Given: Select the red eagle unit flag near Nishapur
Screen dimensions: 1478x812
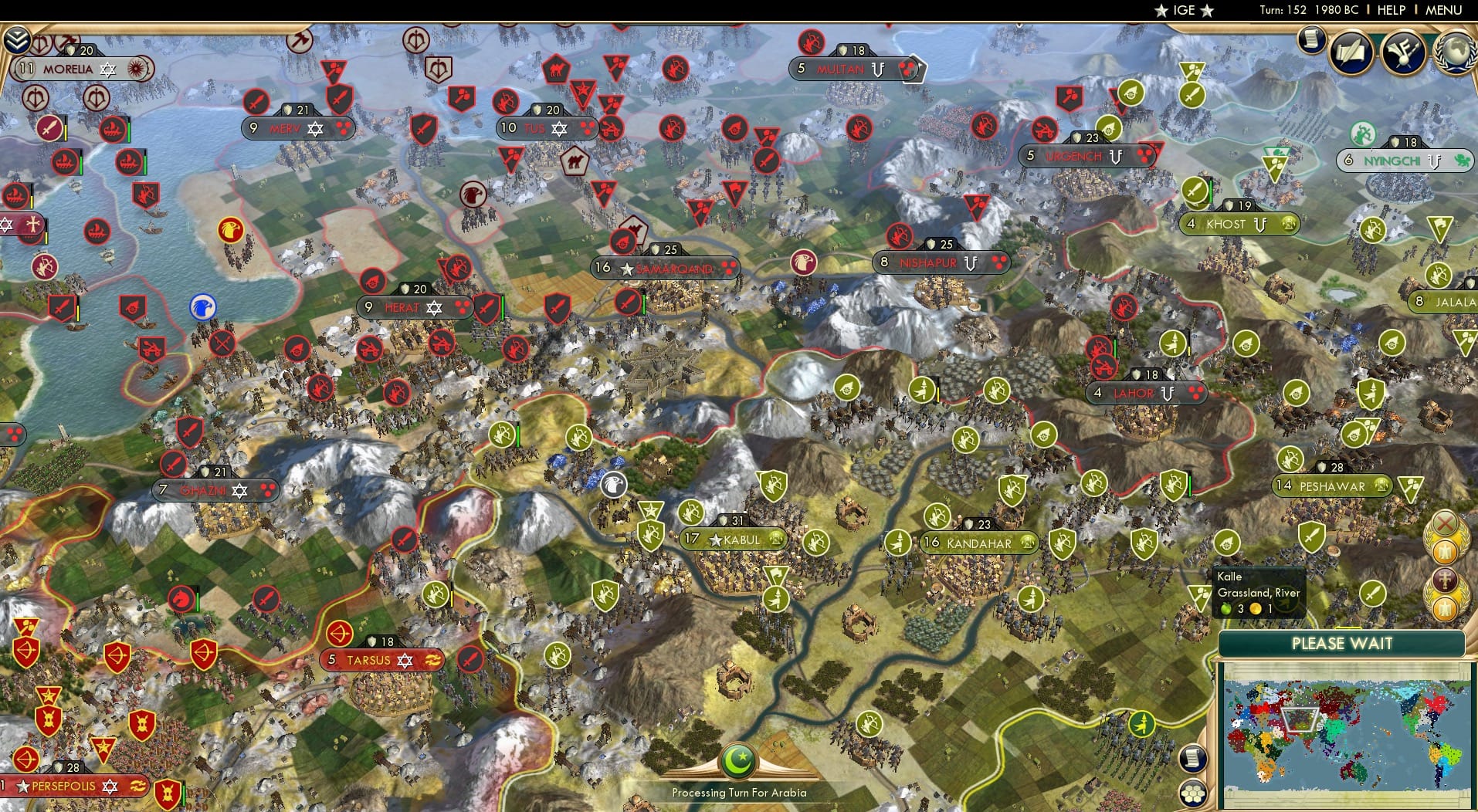Looking at the screenshot, I should coord(804,262).
